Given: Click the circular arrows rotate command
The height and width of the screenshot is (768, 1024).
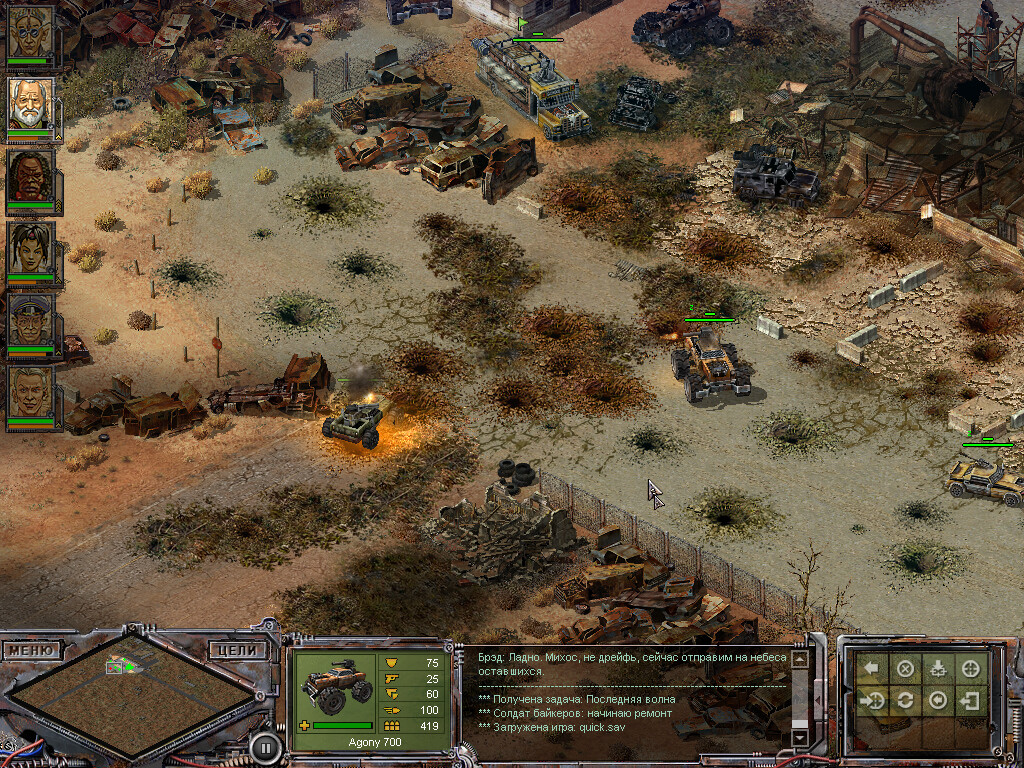Looking at the screenshot, I should (x=905, y=701).
